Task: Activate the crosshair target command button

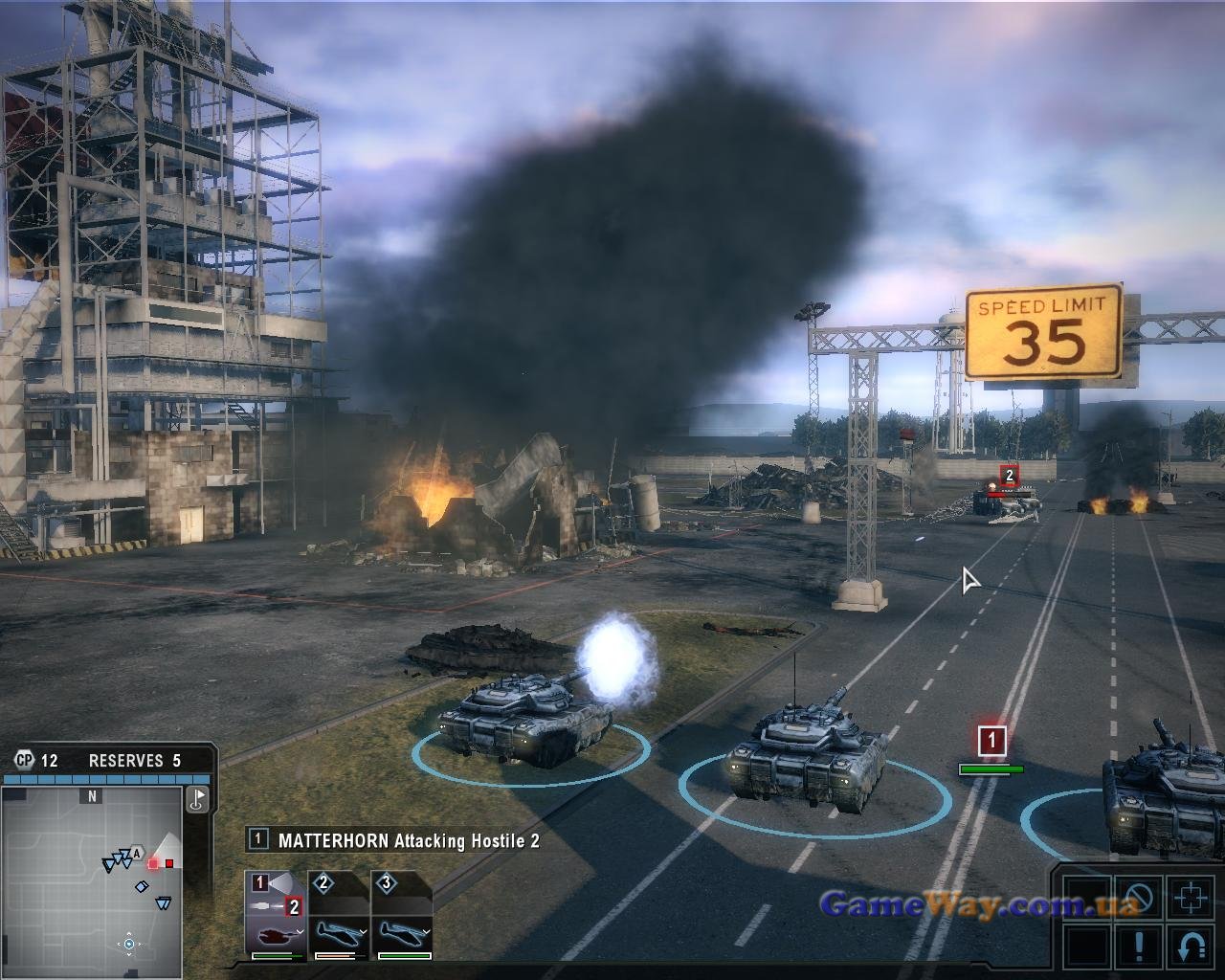Action: pos(1192,899)
